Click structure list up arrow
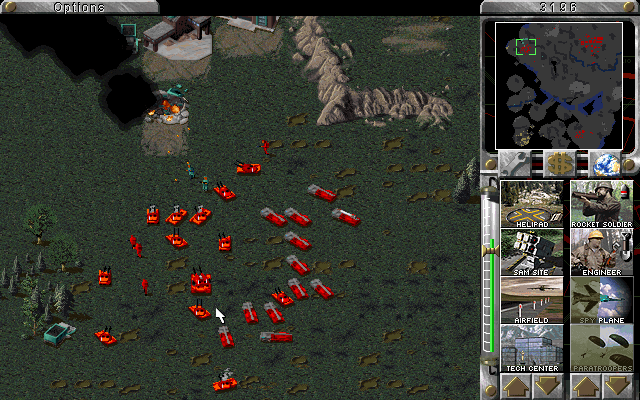Image resolution: width=640 pixels, height=400 pixels. coord(516,386)
